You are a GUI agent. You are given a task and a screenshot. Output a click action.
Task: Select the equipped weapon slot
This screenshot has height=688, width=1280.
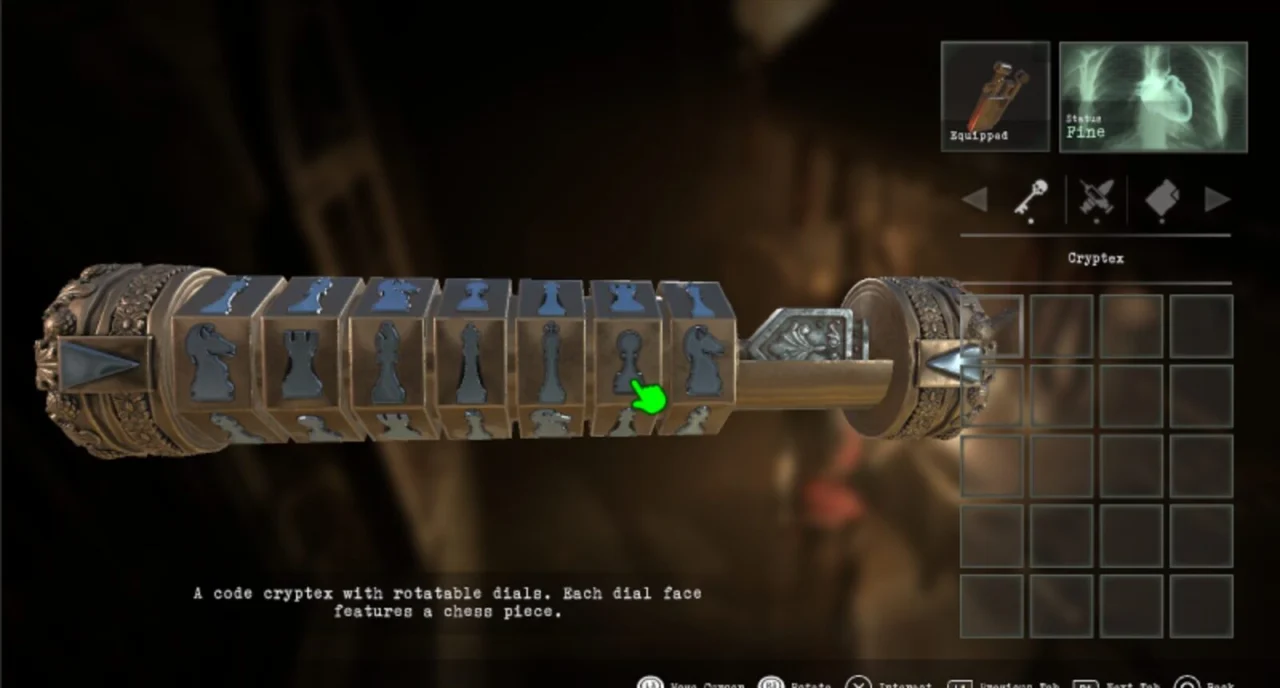tap(994, 97)
